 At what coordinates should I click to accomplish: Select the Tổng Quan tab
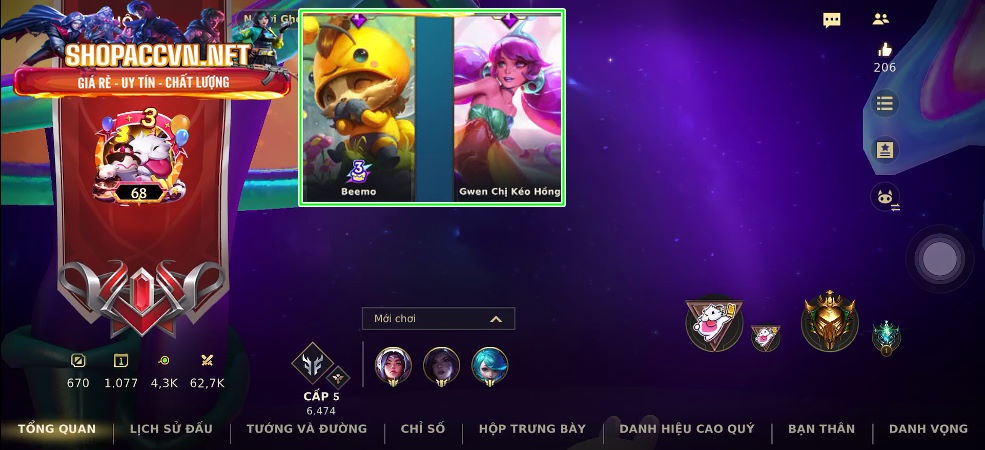tap(57, 429)
